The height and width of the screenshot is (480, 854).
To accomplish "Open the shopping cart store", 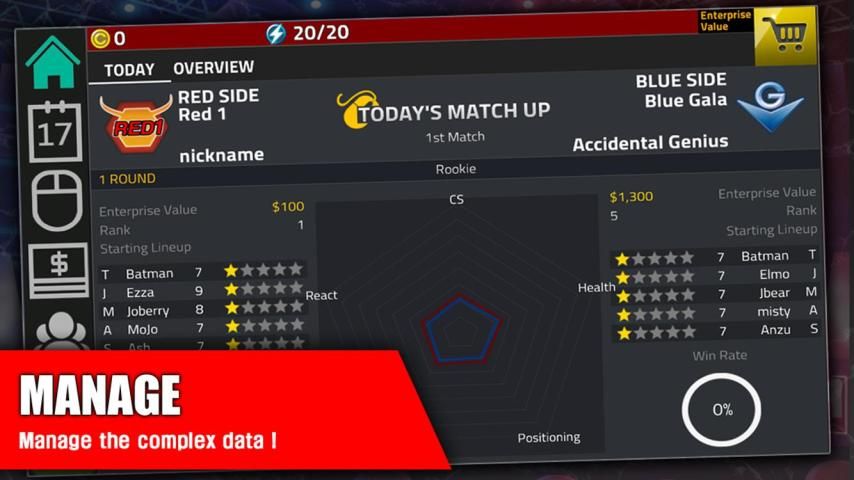I will [786, 36].
